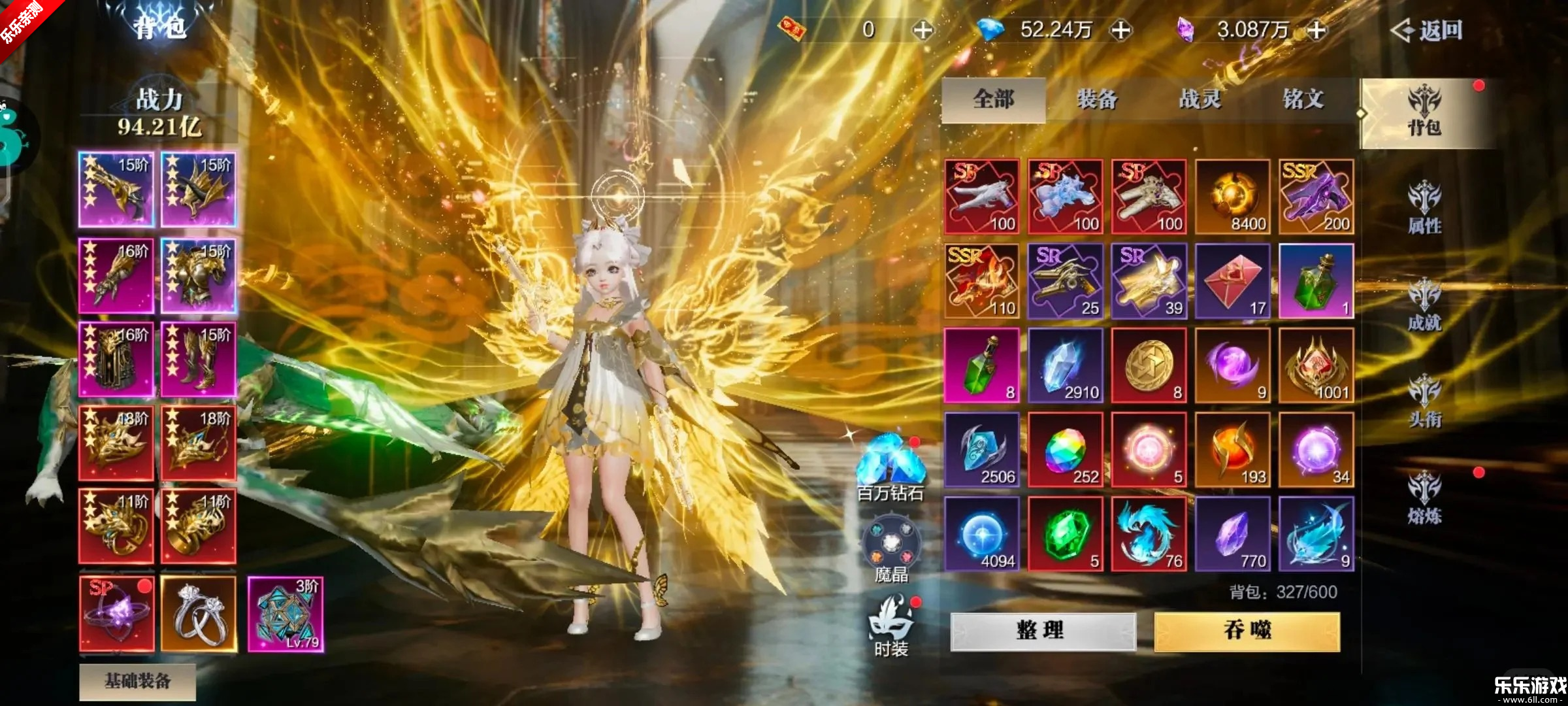Open the 百万钻石 million diamonds icon
Viewport: 1568px width, 706px height.
click(890, 467)
